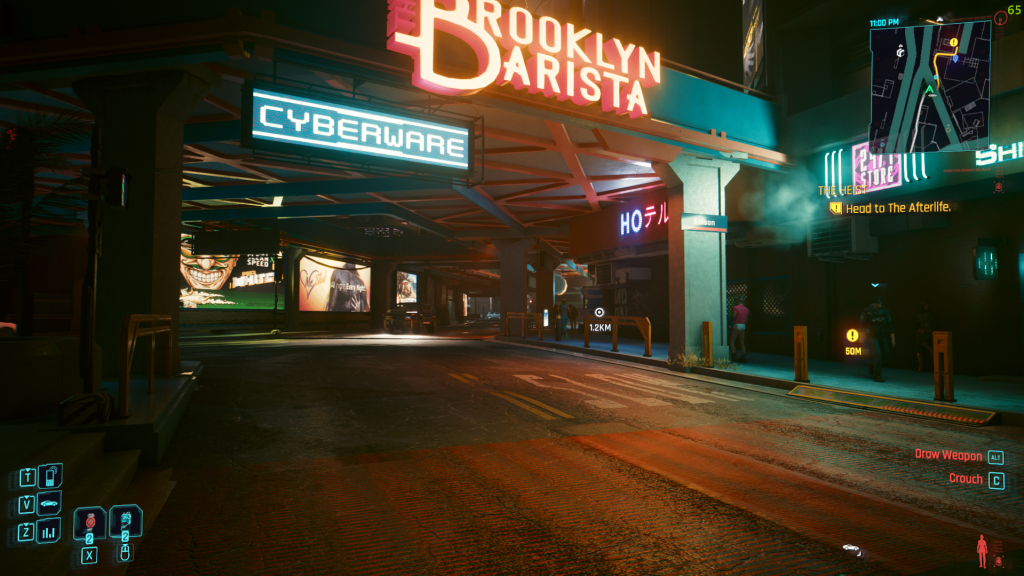Select The Heist quest title

pos(840,190)
